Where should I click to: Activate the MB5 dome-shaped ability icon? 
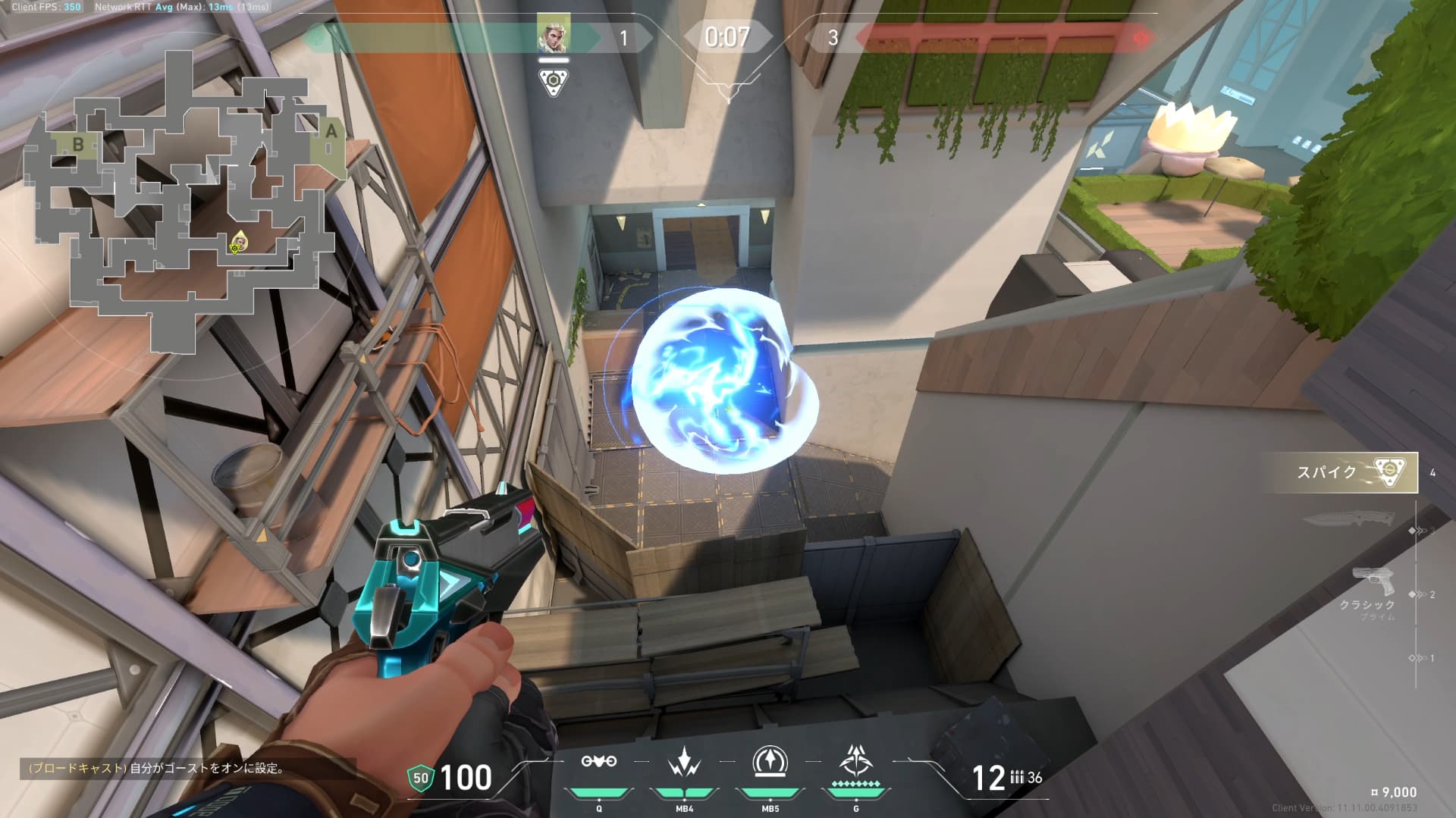[x=770, y=762]
